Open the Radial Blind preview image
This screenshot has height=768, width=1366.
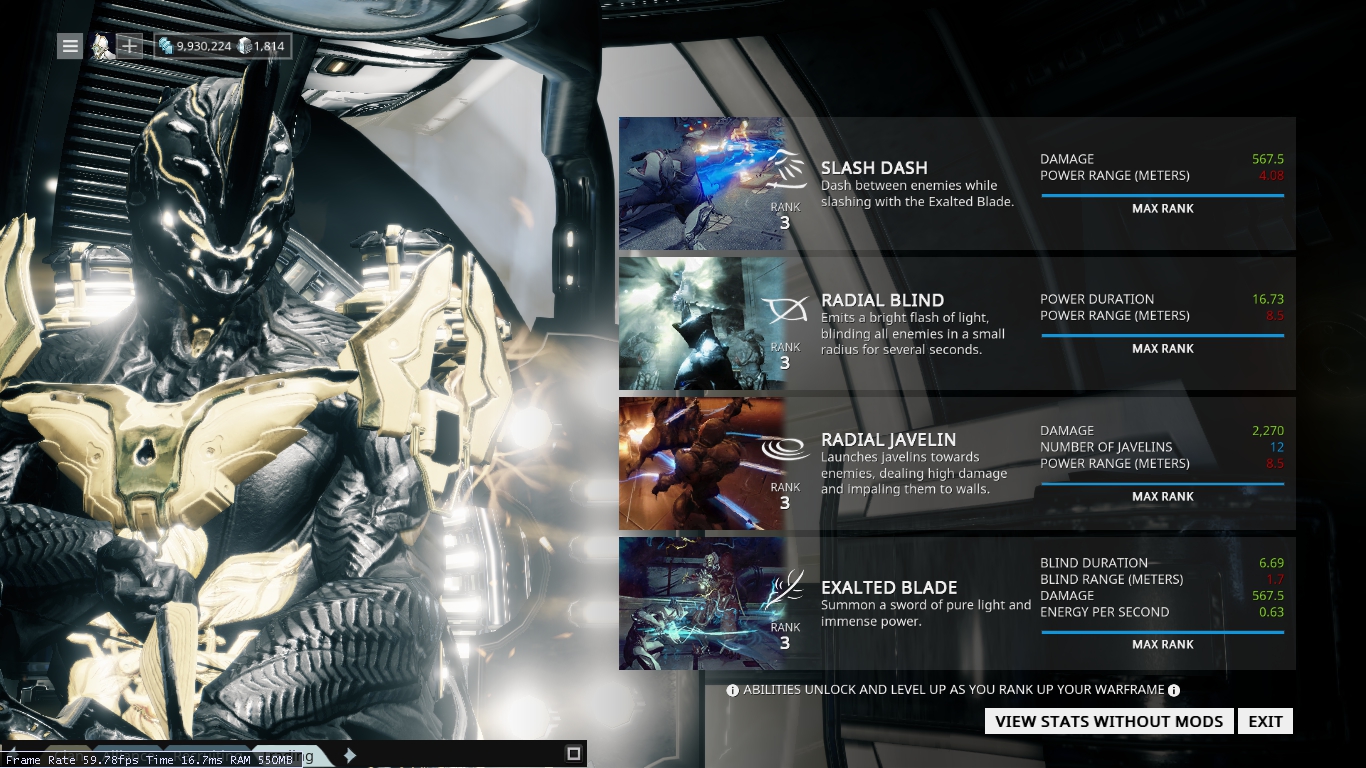tap(700, 322)
